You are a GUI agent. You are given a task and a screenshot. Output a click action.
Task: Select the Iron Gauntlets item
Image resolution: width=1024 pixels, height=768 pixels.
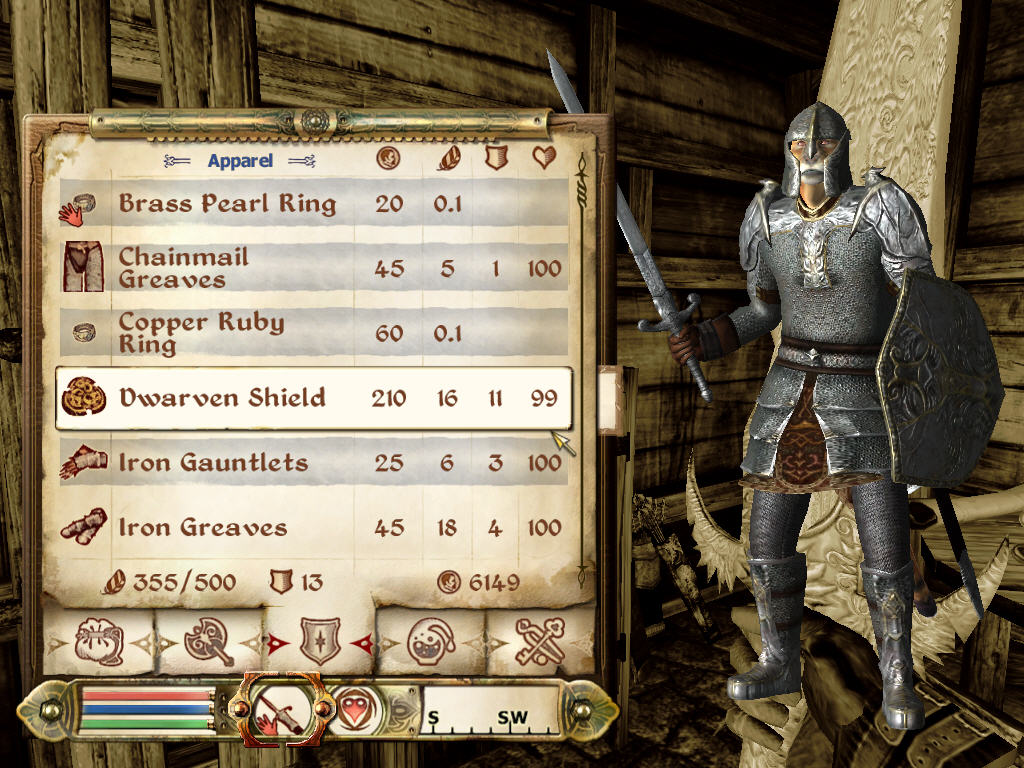tap(310, 463)
